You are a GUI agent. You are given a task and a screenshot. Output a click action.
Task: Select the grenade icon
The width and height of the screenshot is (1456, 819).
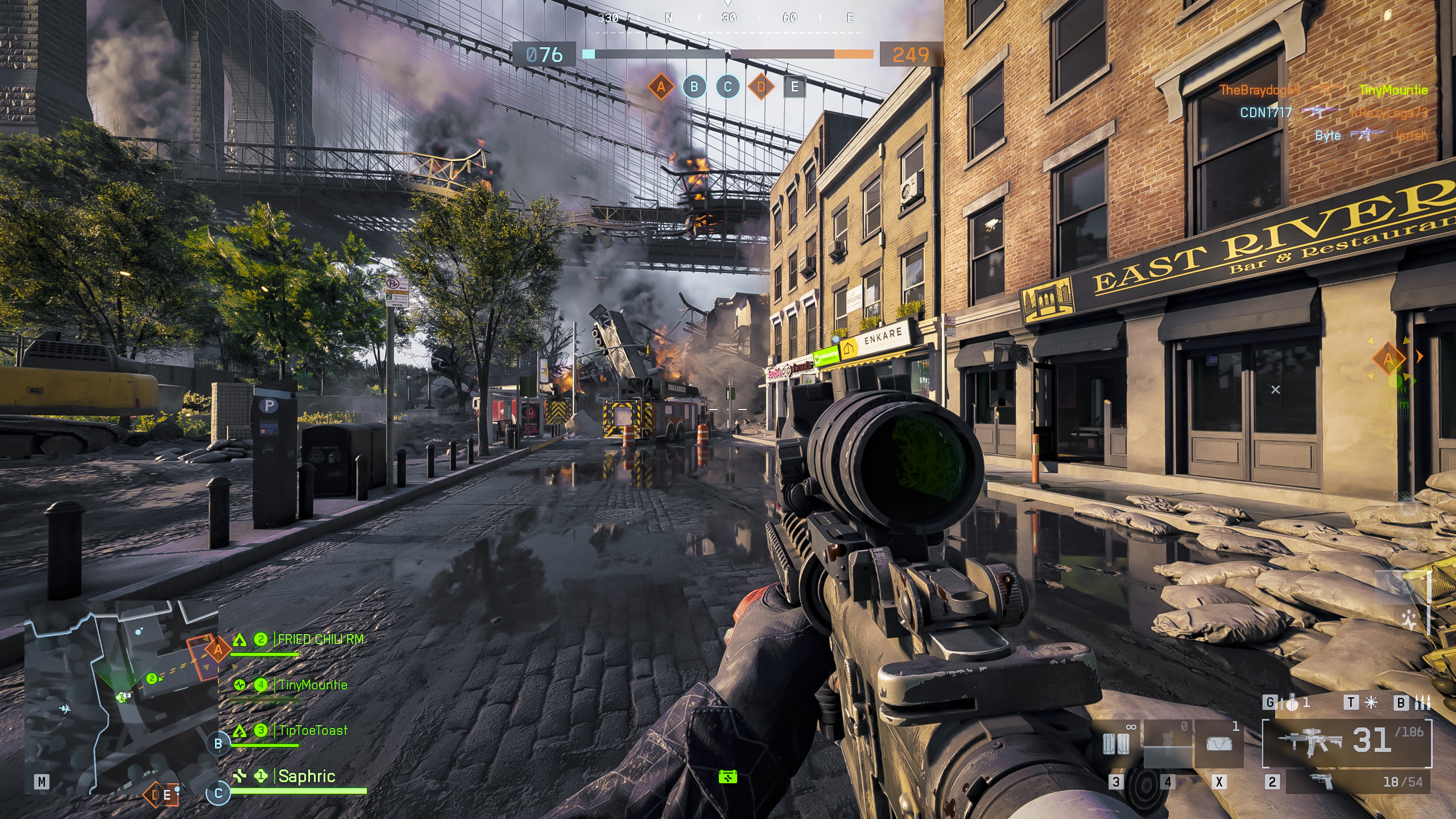tap(1292, 704)
